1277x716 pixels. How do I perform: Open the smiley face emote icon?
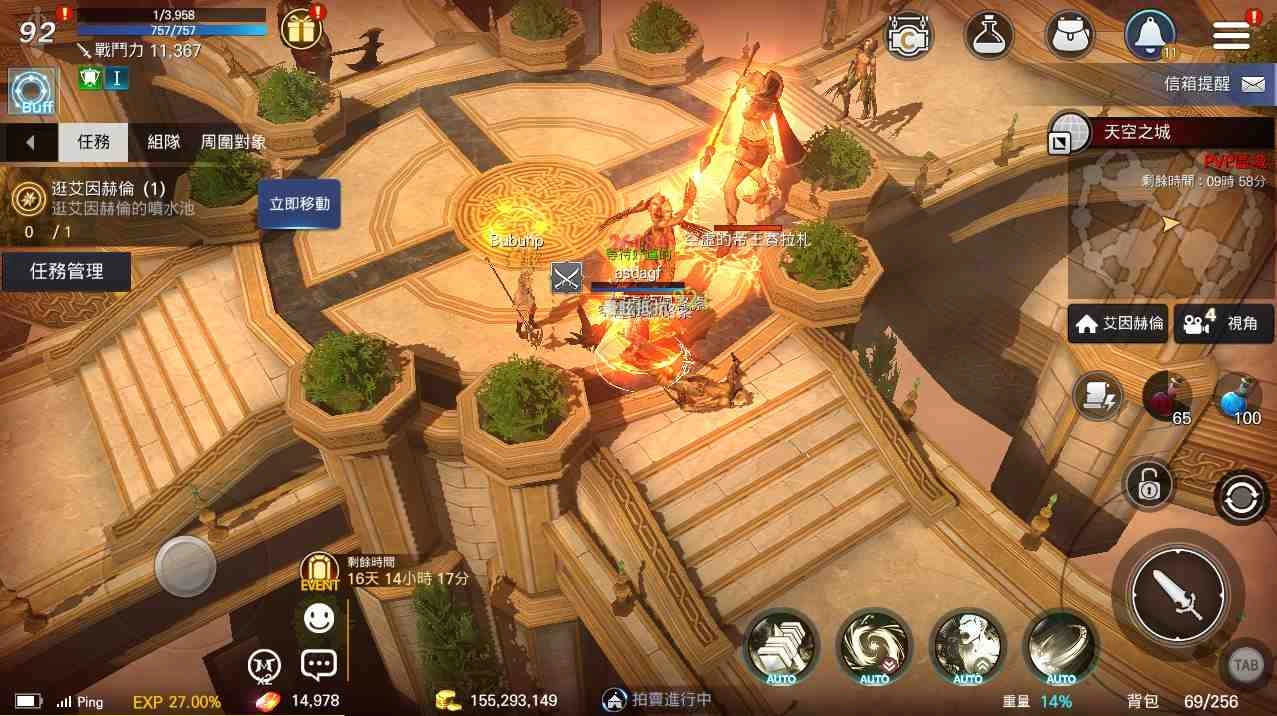(x=319, y=619)
